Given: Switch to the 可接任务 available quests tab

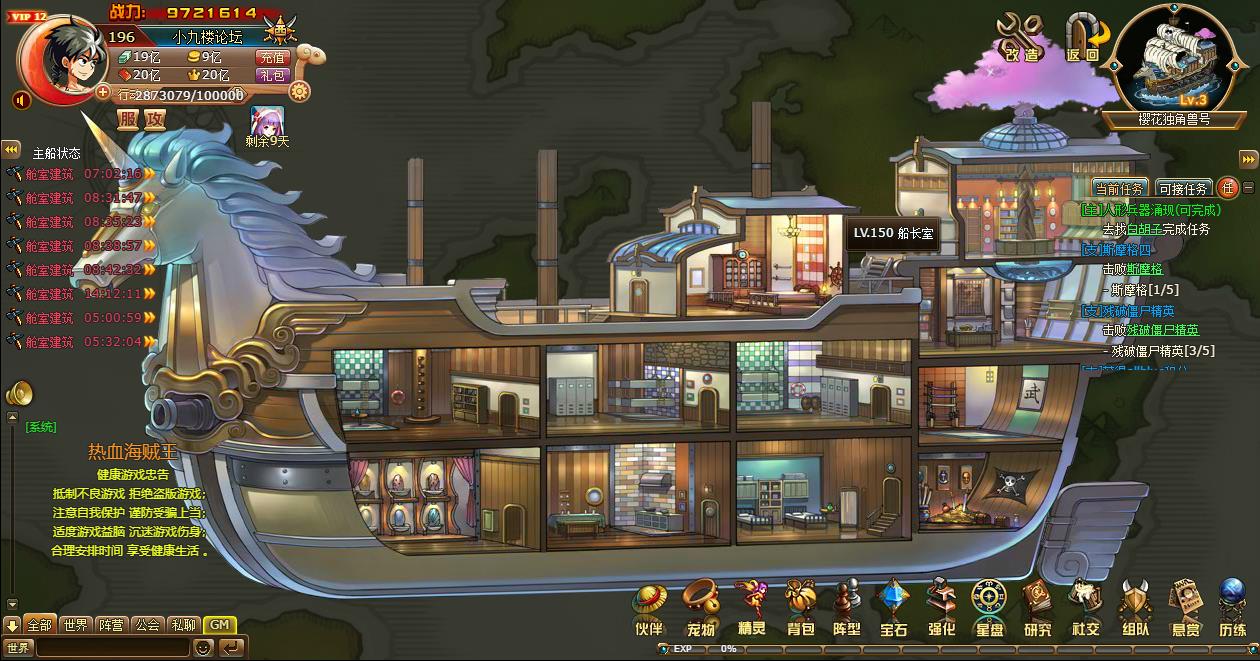Looking at the screenshot, I should point(1184,188).
